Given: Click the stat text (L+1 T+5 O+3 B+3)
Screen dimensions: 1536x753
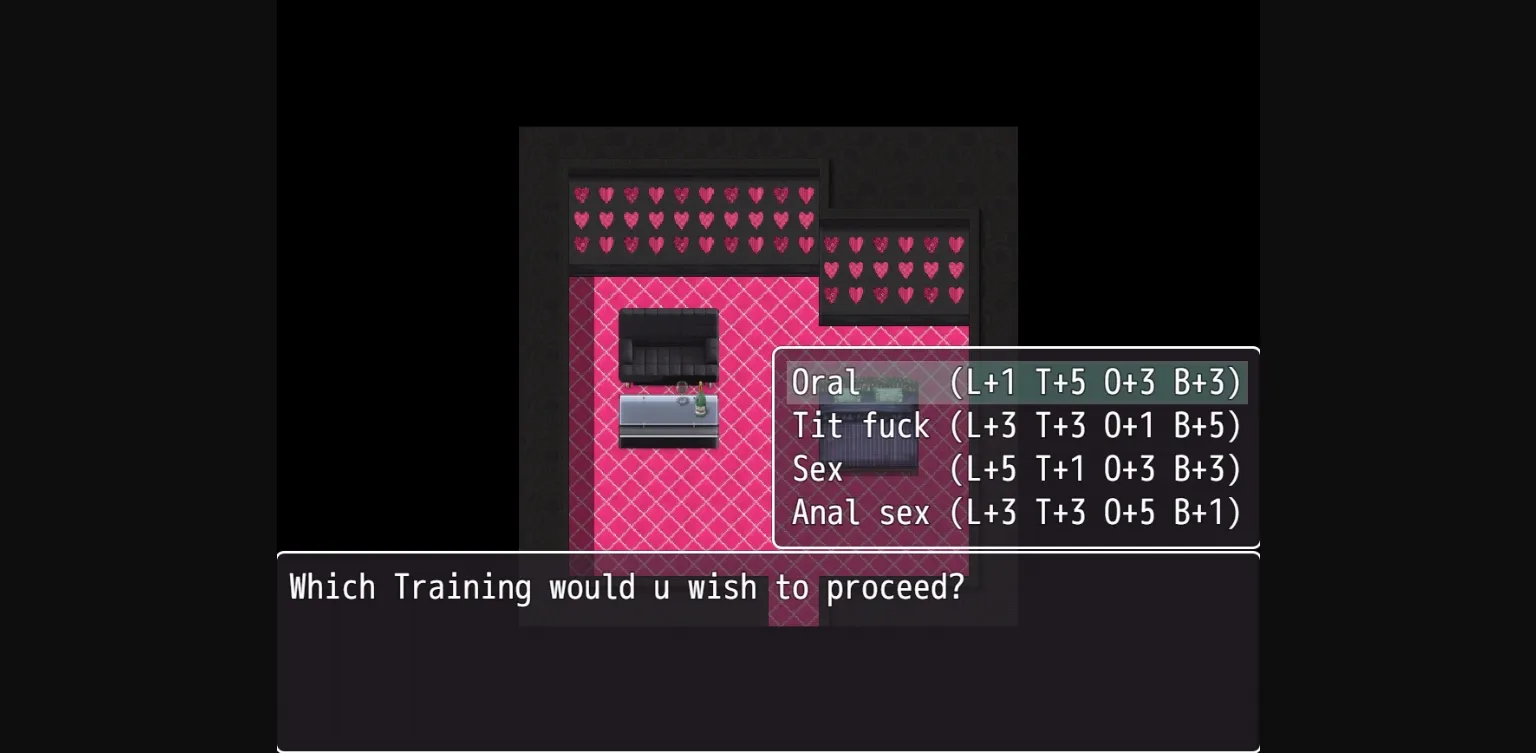Looking at the screenshot, I should coord(1100,382).
